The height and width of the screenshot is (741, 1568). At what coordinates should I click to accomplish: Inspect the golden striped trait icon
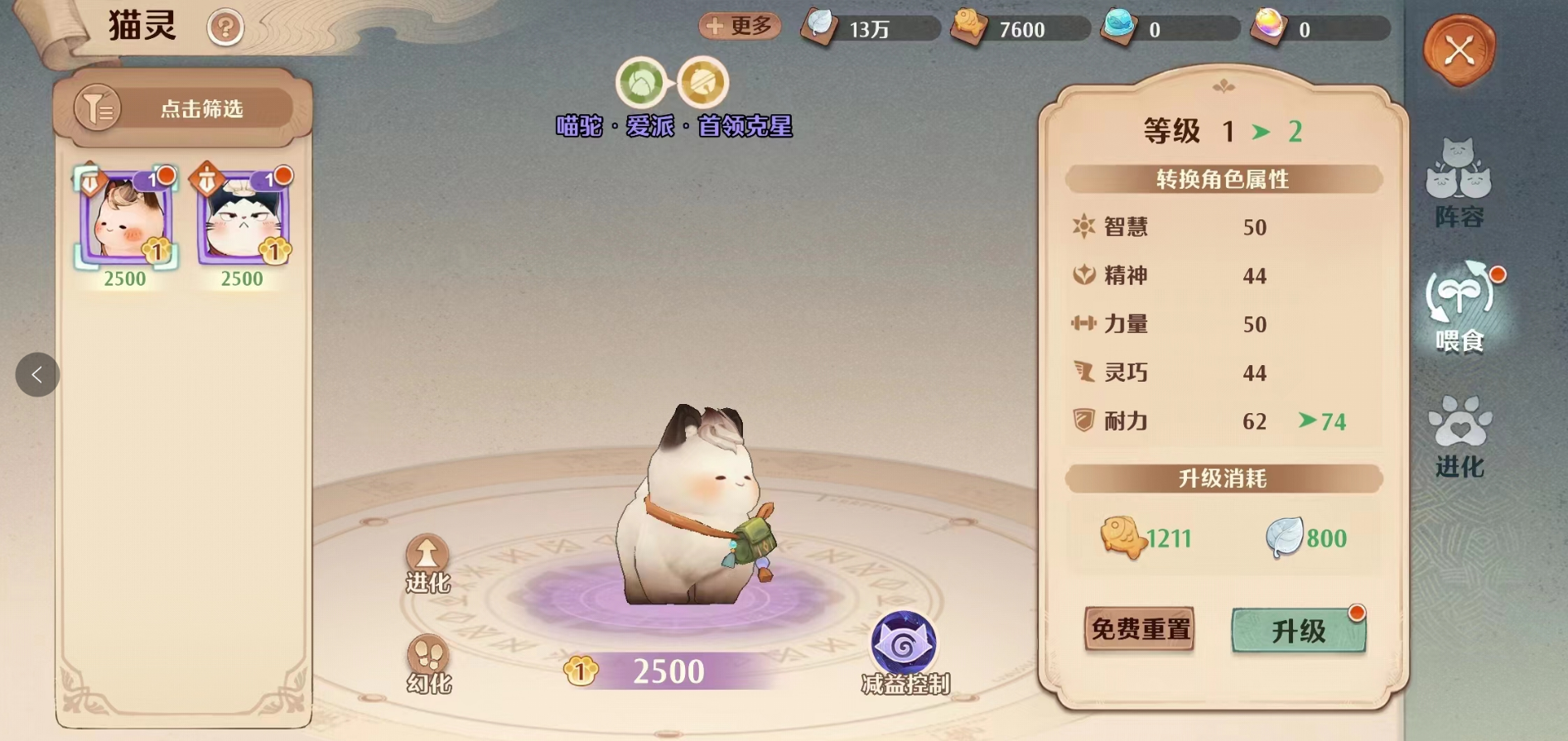[x=703, y=83]
